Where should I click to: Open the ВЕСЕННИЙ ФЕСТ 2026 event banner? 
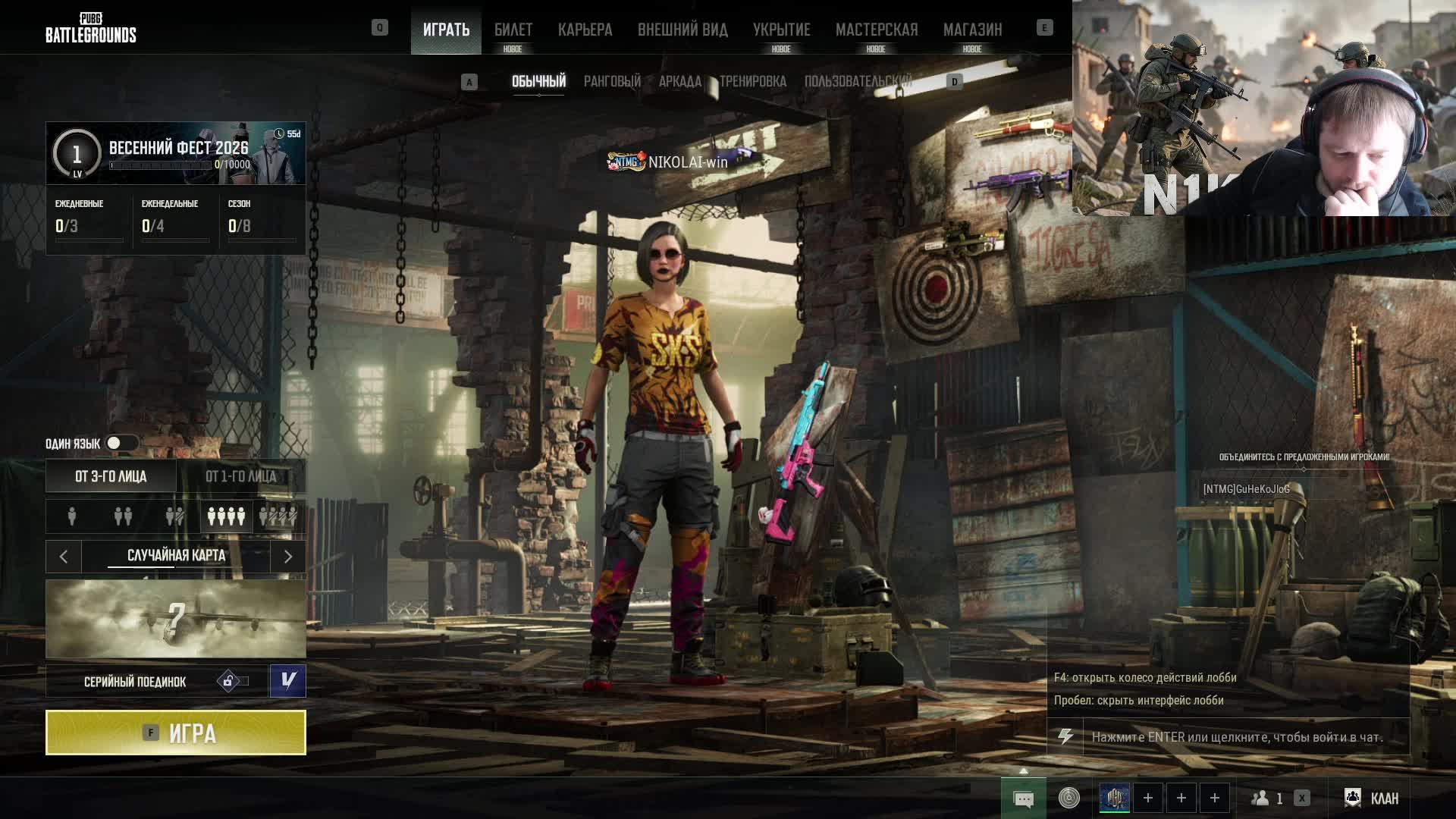[176, 153]
